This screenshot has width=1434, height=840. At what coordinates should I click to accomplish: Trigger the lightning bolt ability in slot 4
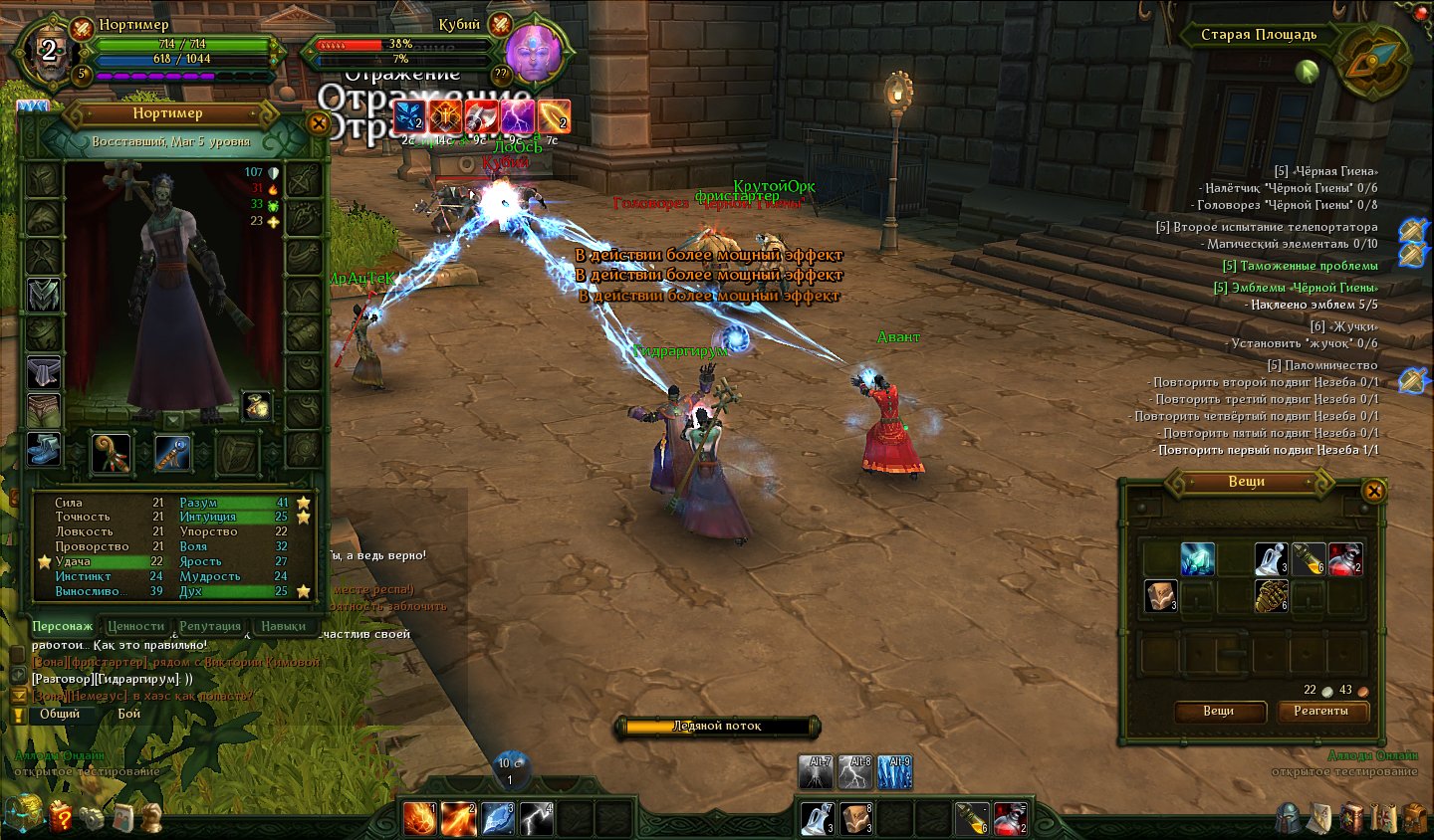536,818
